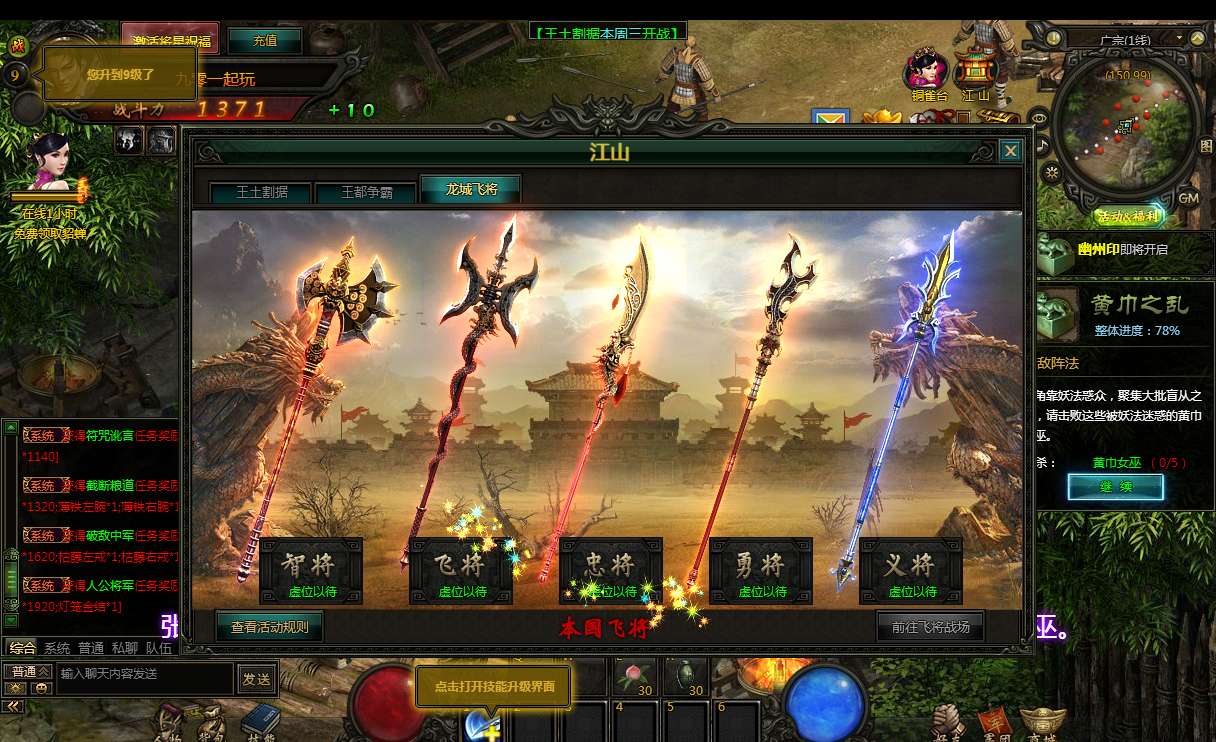Open the 技能 skills book icon
The image size is (1216, 742).
coord(261,720)
